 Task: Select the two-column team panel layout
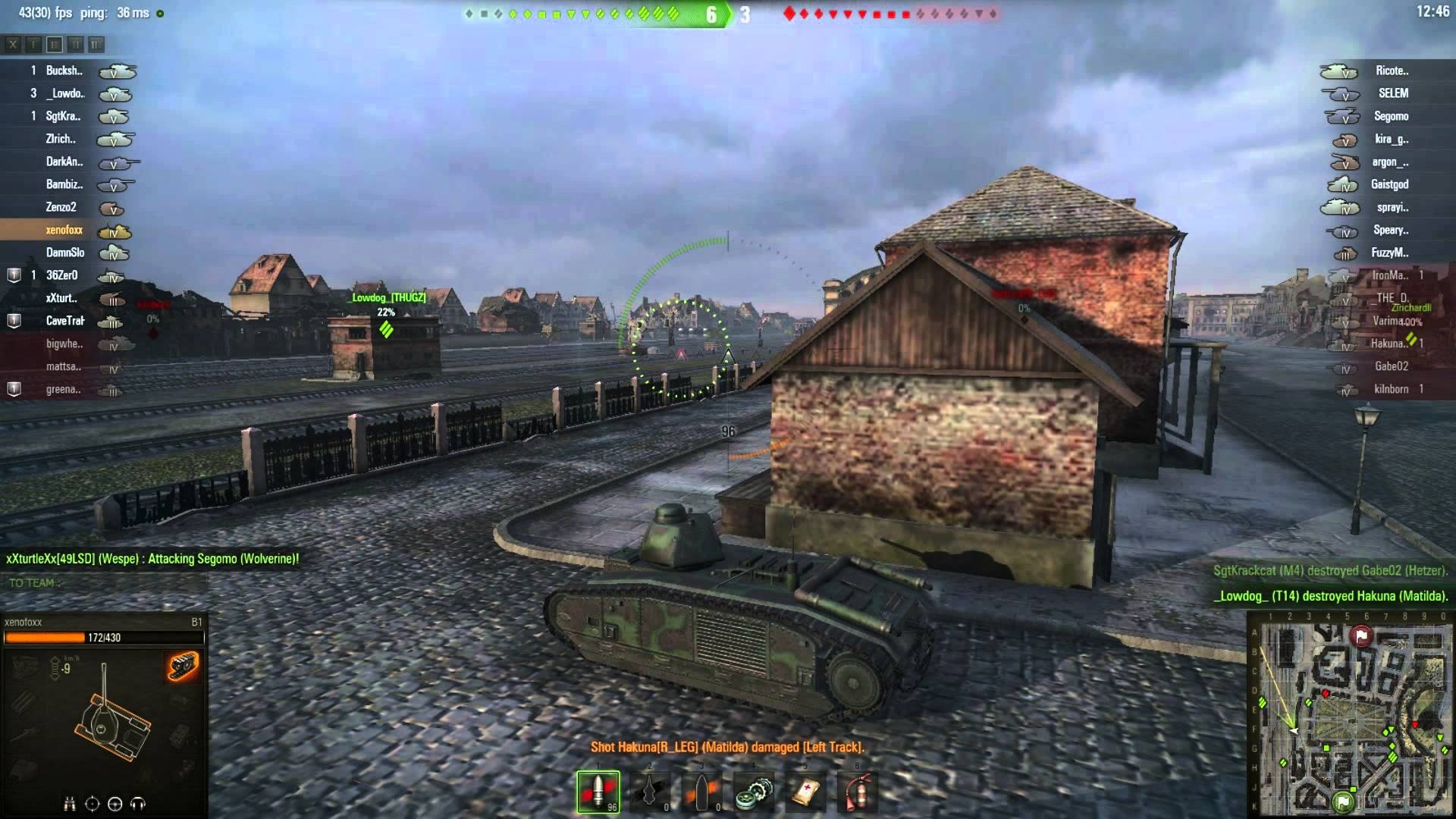click(x=95, y=44)
